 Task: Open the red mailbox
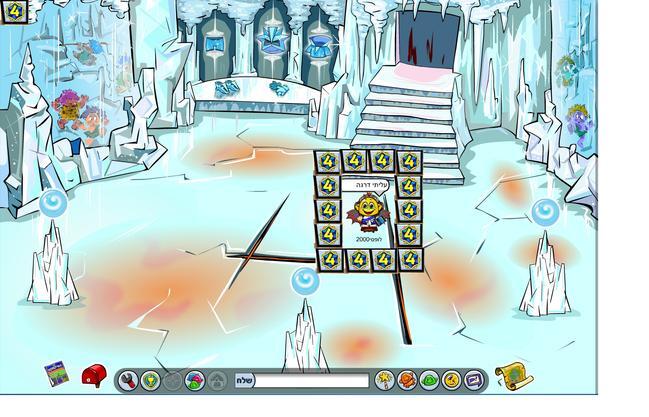coord(93,376)
